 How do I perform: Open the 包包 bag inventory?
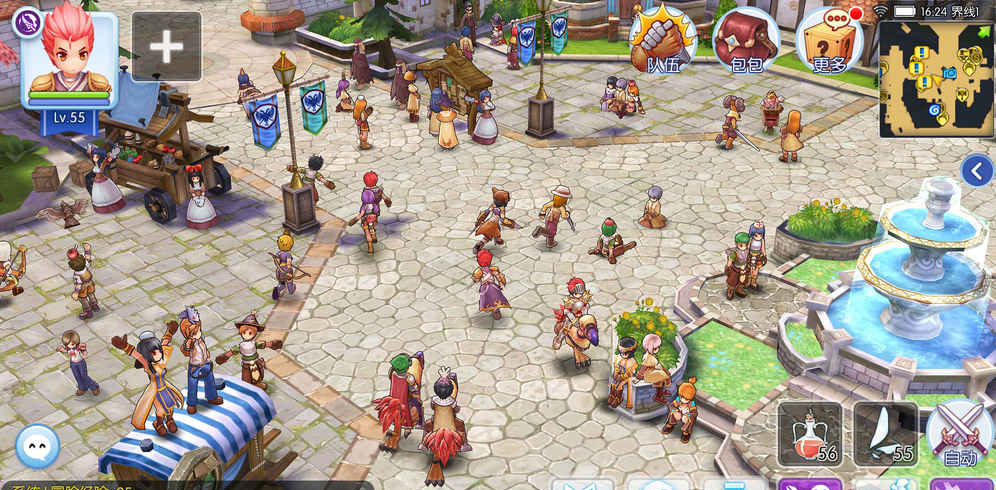pyautogui.click(x=746, y=40)
